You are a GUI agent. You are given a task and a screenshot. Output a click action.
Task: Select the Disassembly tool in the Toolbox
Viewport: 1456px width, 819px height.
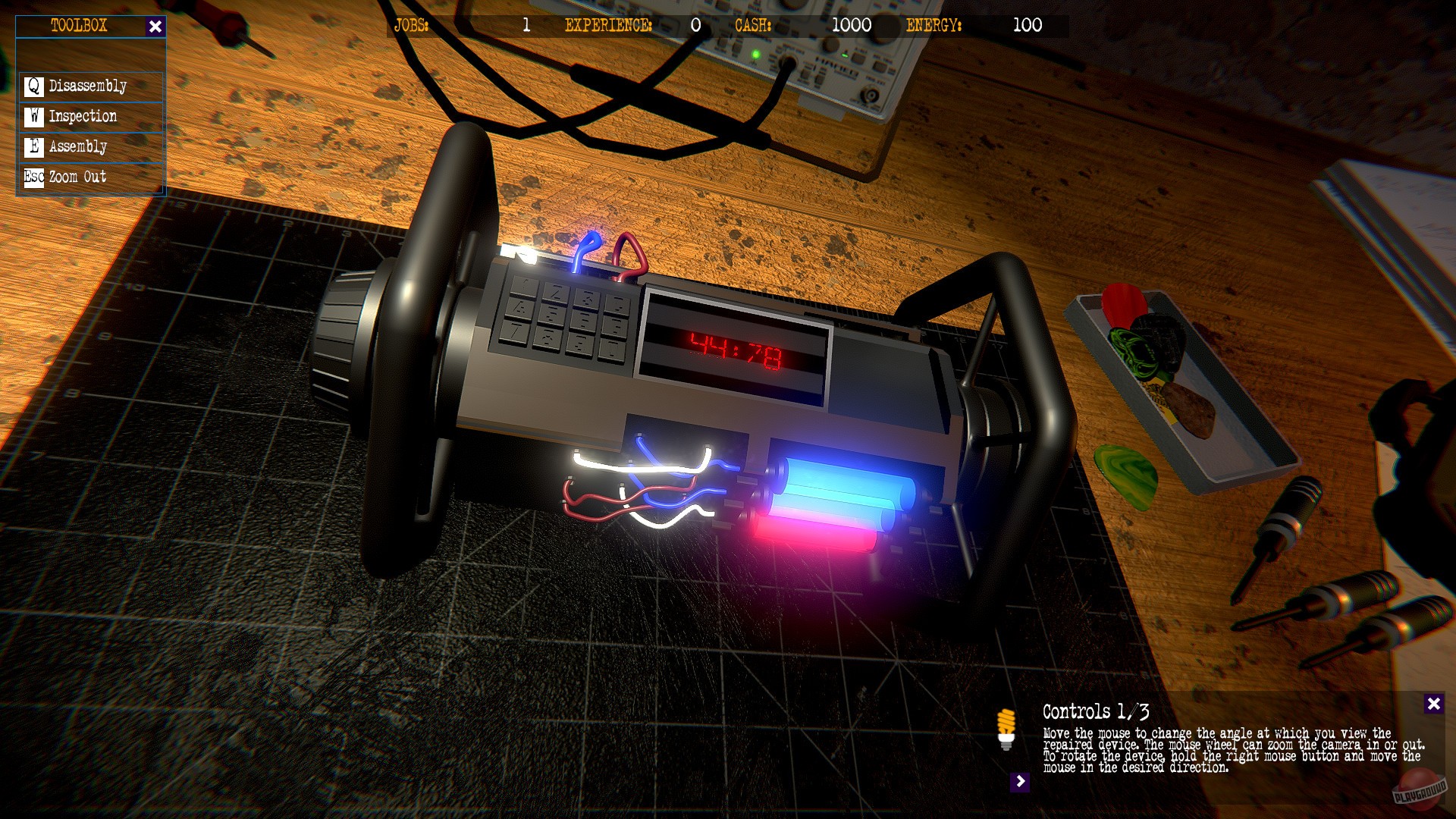click(86, 86)
